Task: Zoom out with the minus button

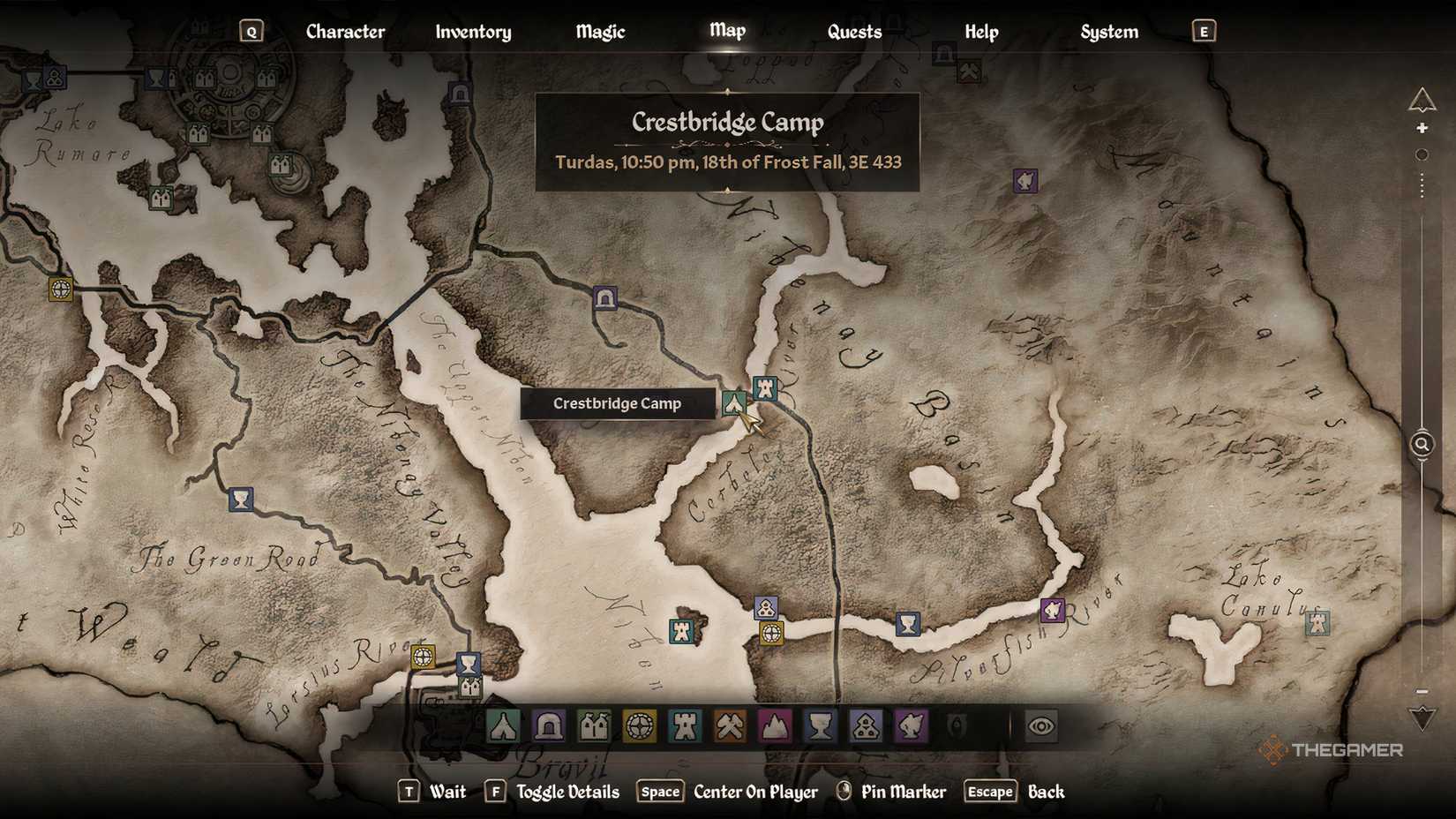Action: point(1422,692)
